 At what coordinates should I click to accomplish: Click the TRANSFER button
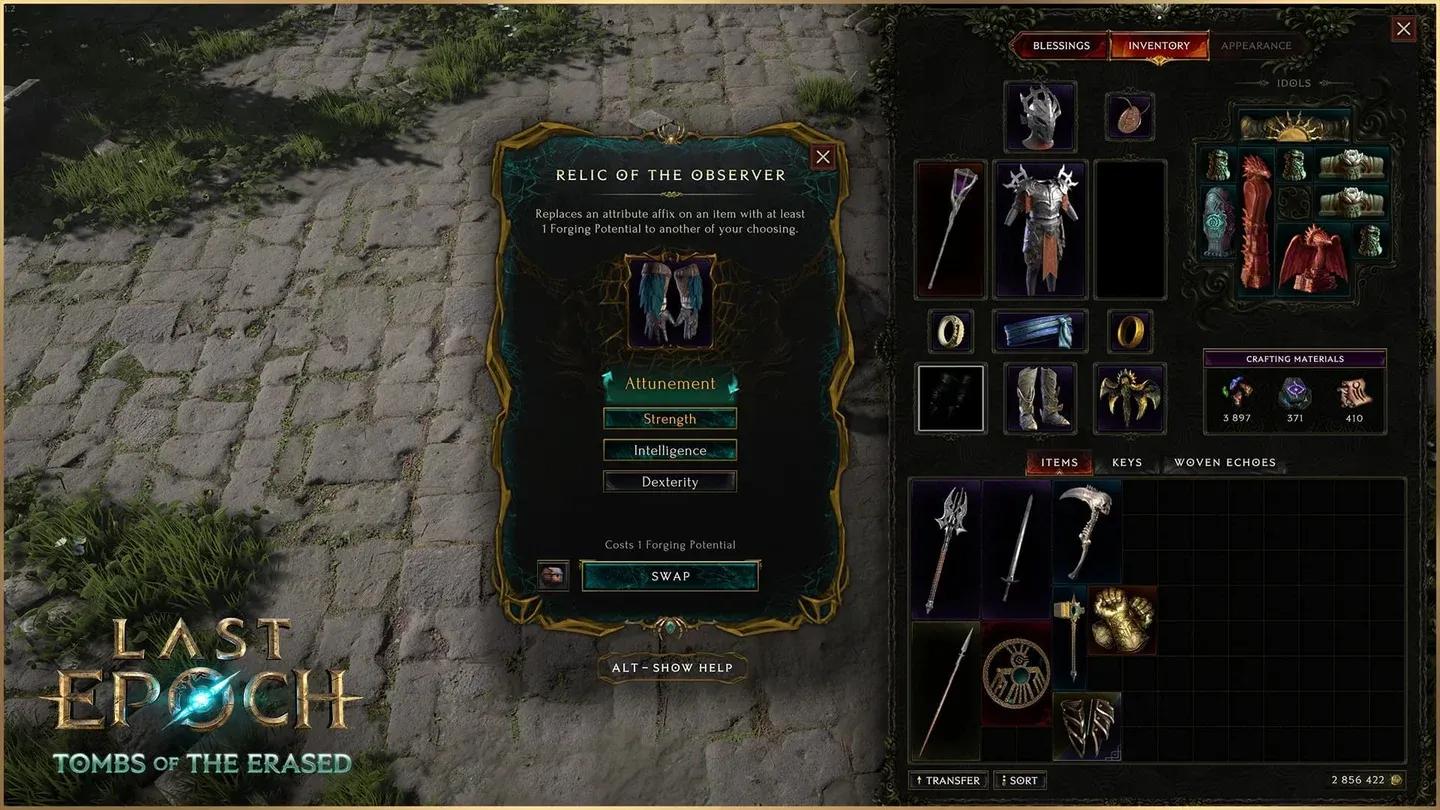pyautogui.click(x=947, y=779)
